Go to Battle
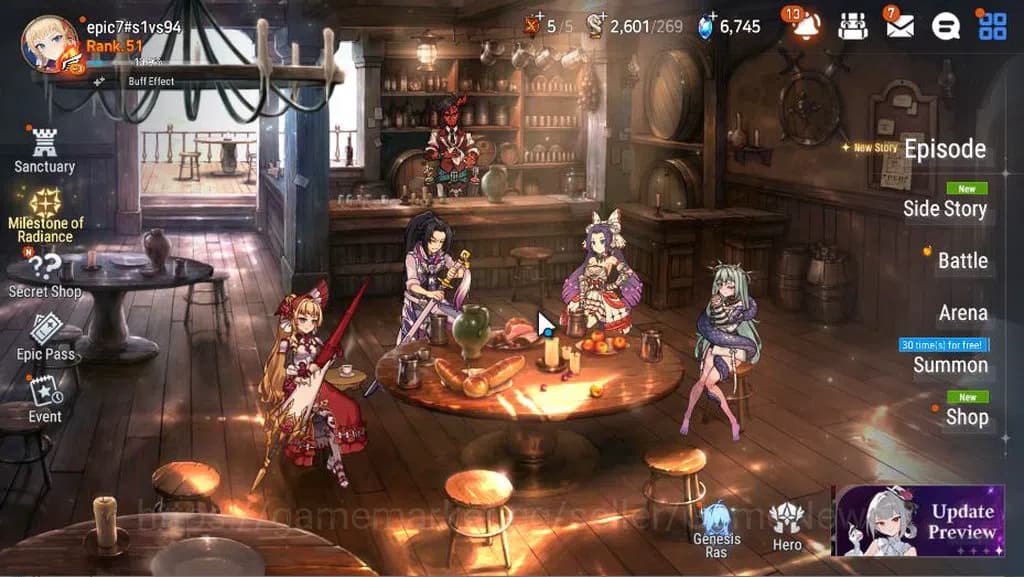1024x577 pixels. 962,261
